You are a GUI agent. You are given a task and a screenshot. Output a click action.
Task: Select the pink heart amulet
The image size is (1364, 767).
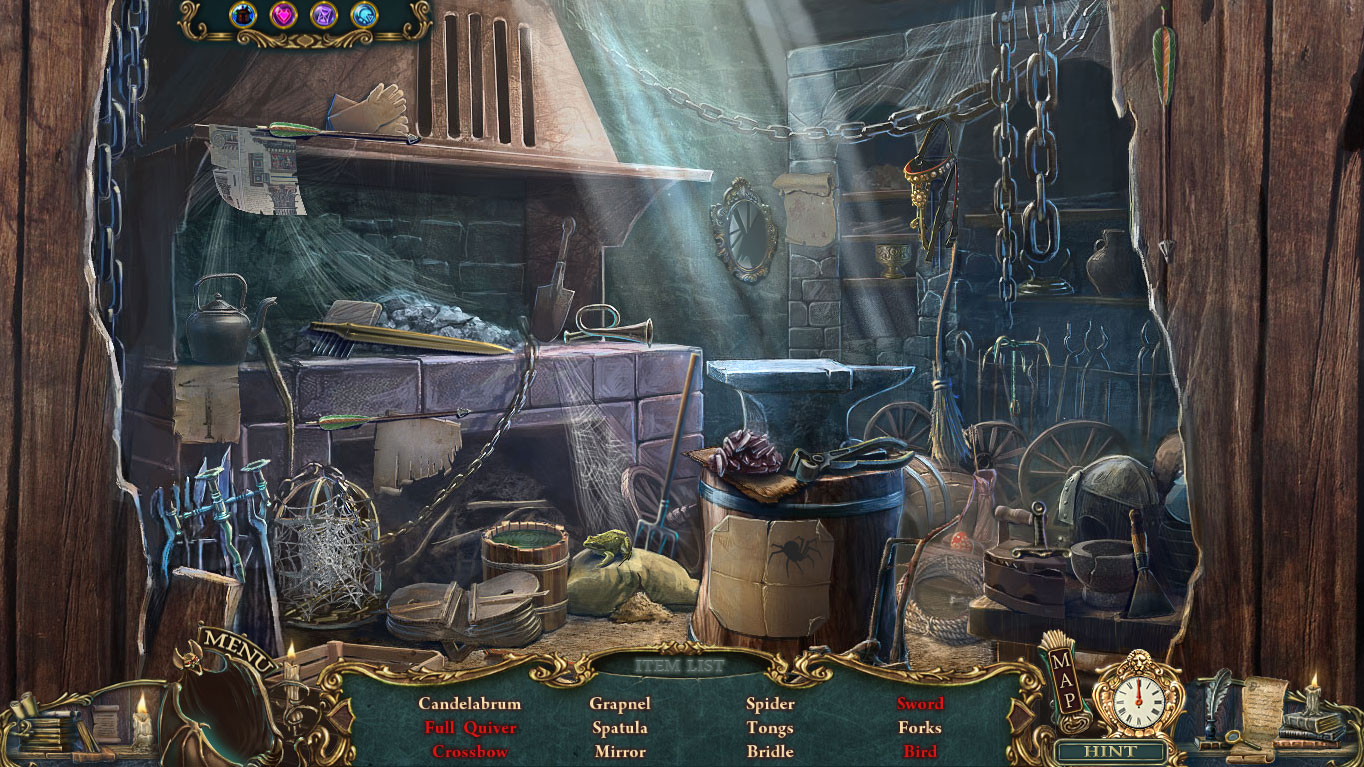click(282, 14)
